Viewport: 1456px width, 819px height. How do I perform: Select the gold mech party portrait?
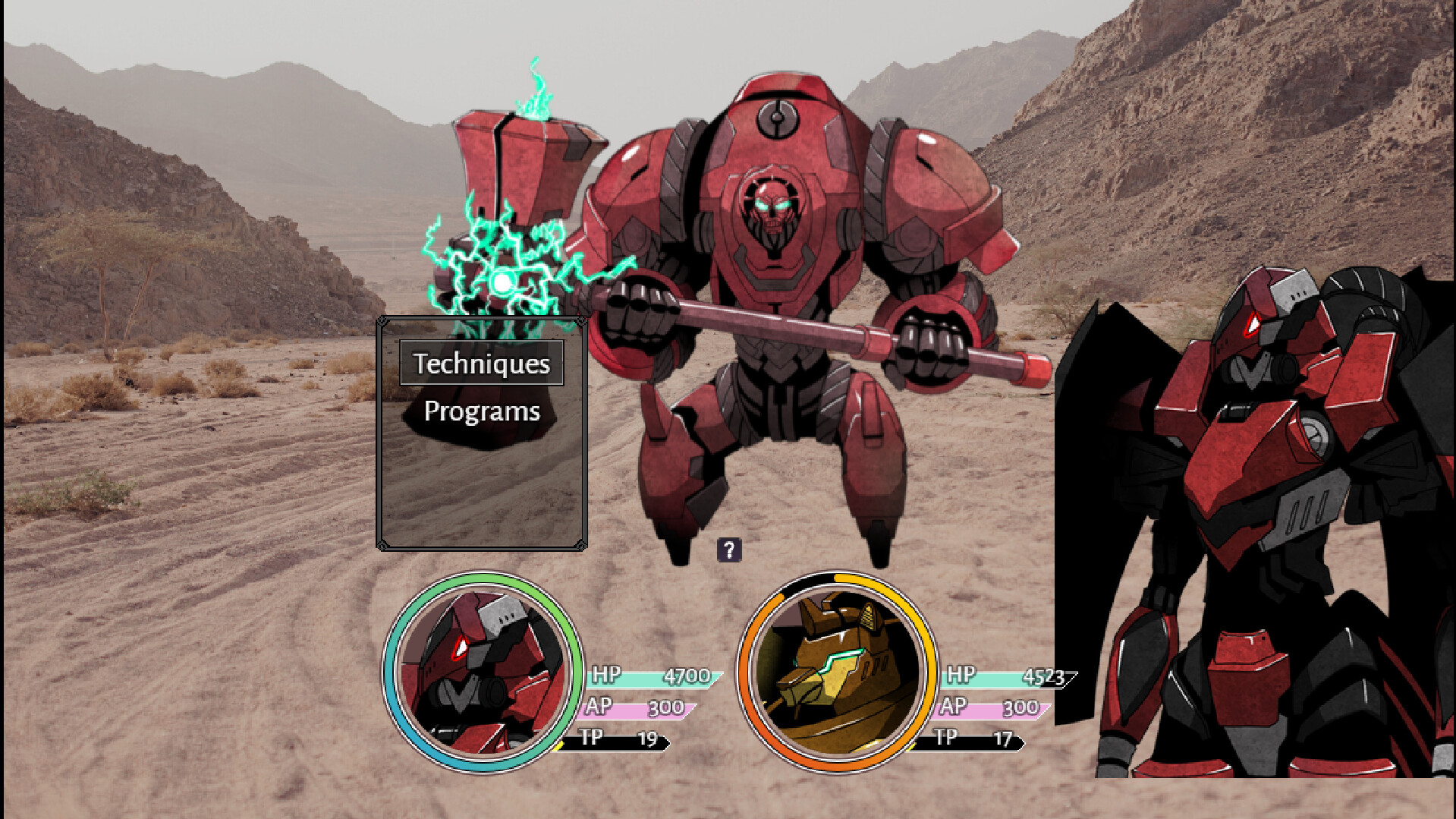pos(838,673)
